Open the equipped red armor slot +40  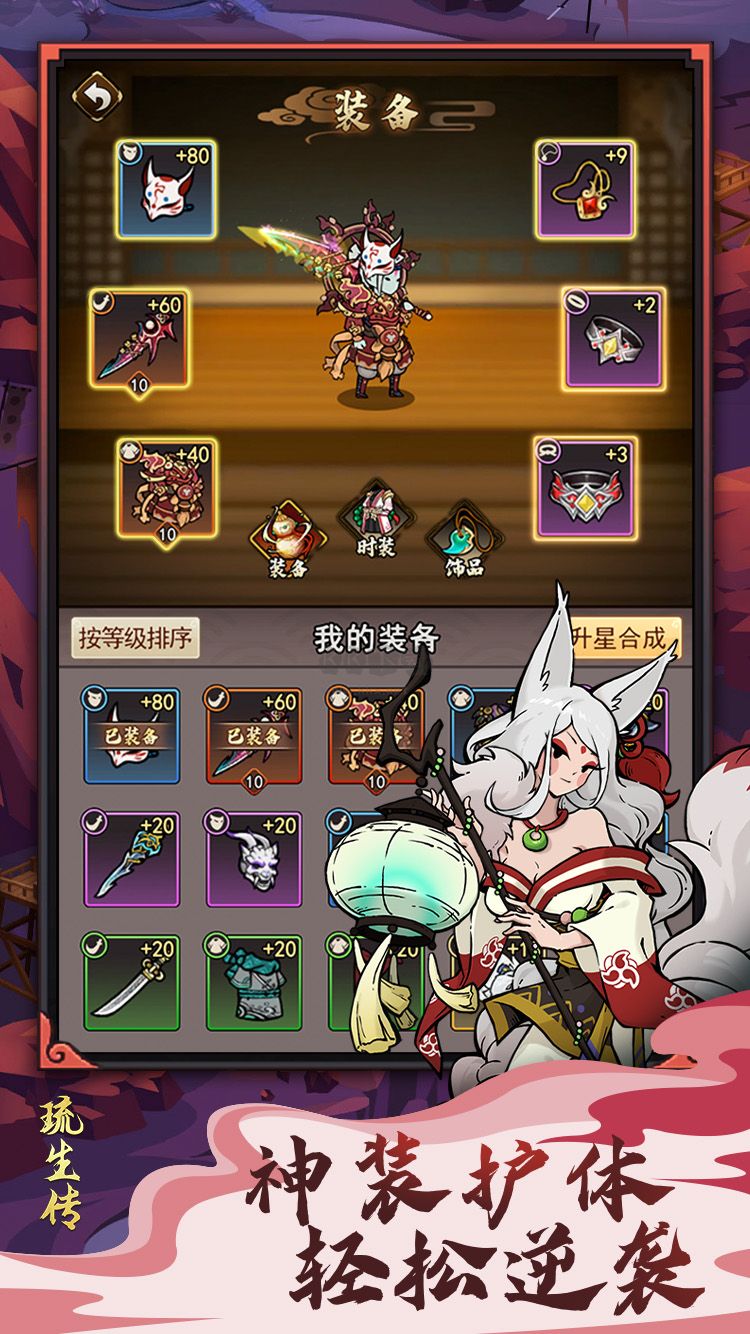166,487
